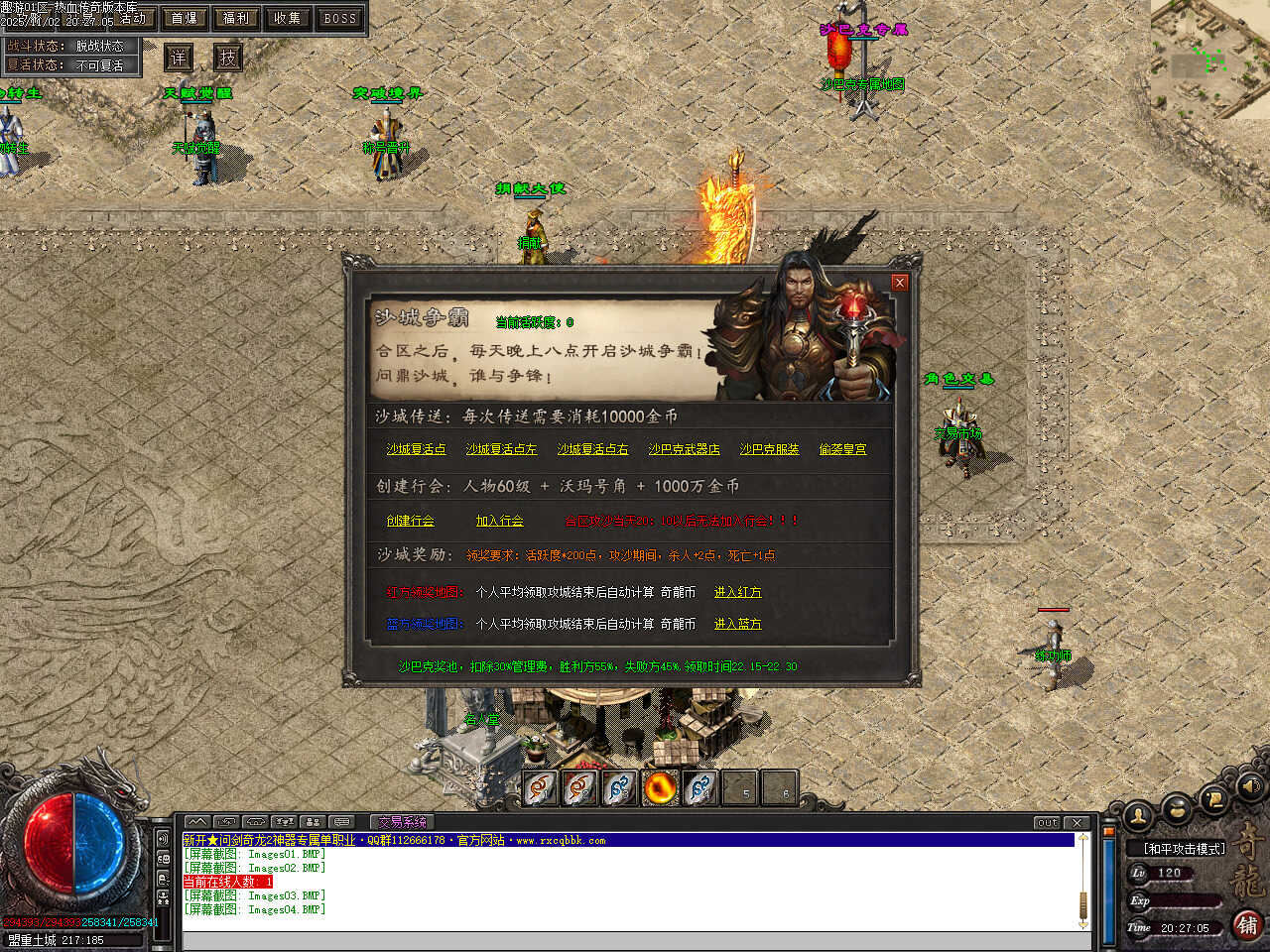Open the 铺 shop button
Image resolution: width=1270 pixels, height=952 pixels.
click(1247, 925)
